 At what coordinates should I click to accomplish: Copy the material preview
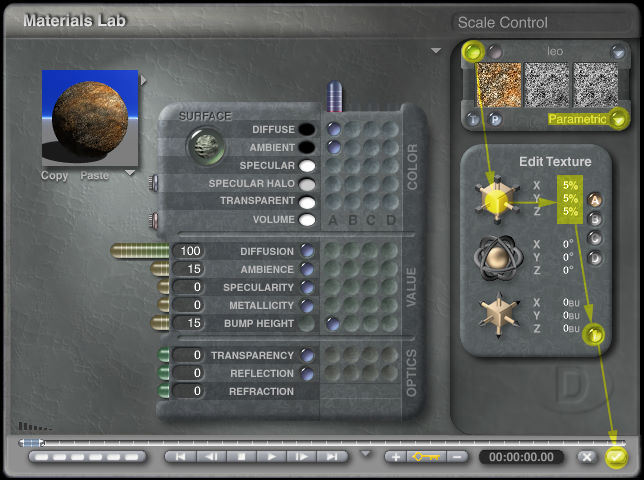[x=54, y=176]
